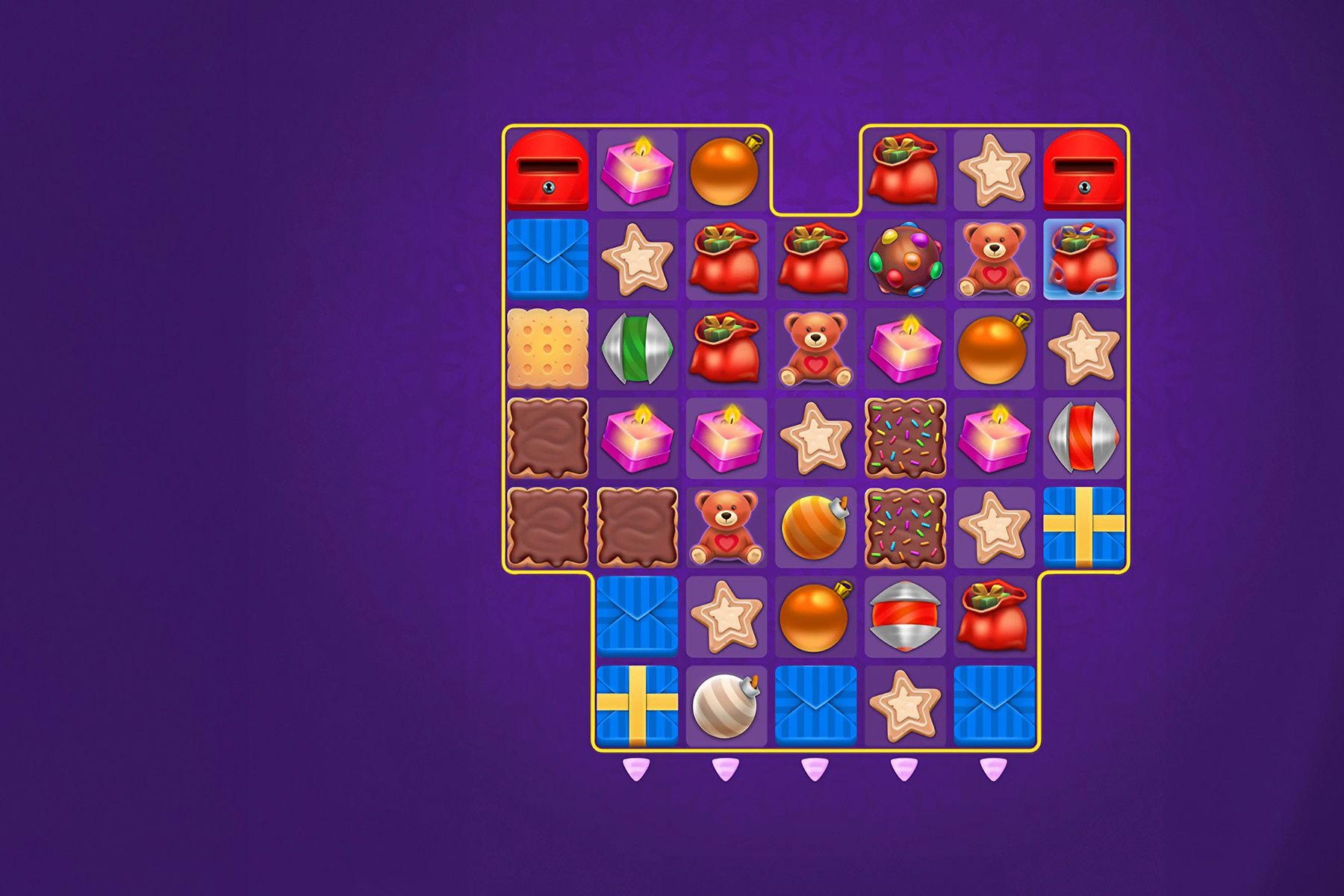Select the teddy bear next to the candy ball
1344x896 pixels.
990,261
